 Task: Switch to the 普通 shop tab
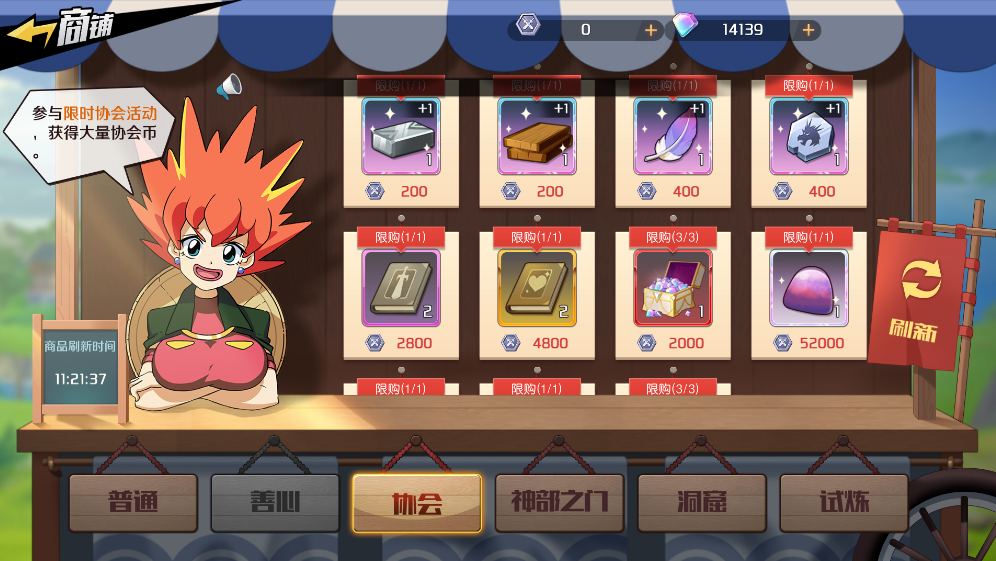(x=133, y=502)
